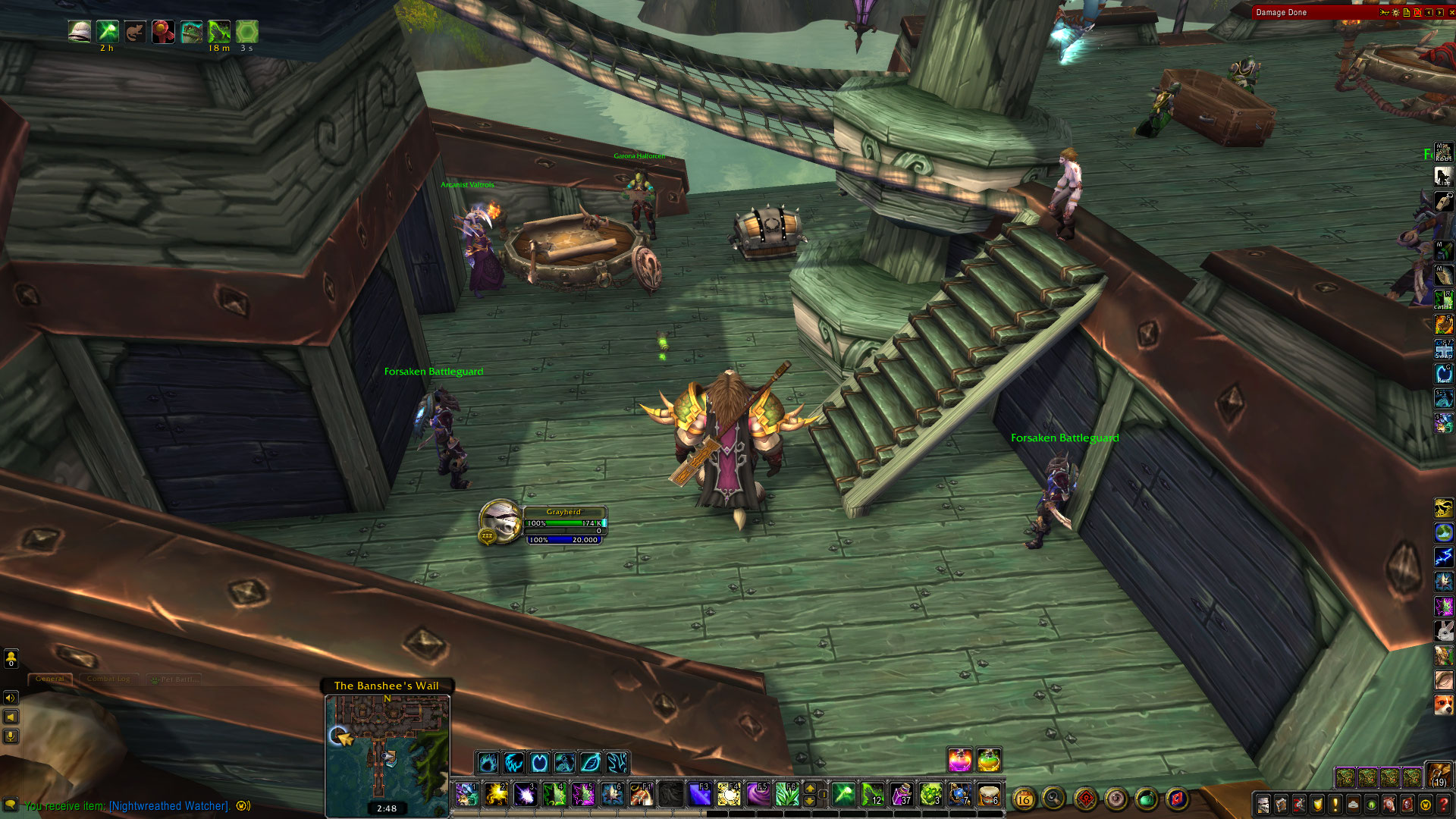Close the Damage Done meter window
This screenshot has width=1456, height=819.
pyautogui.click(x=1451, y=12)
